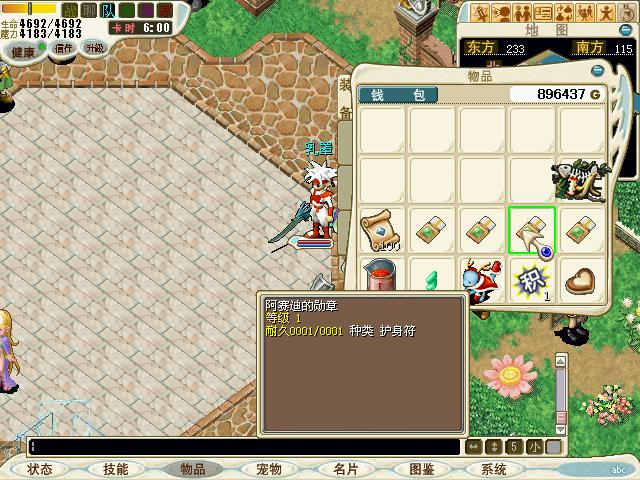640x480 pixels.
Task: Open the 名片 name card menu
Action: (345, 469)
